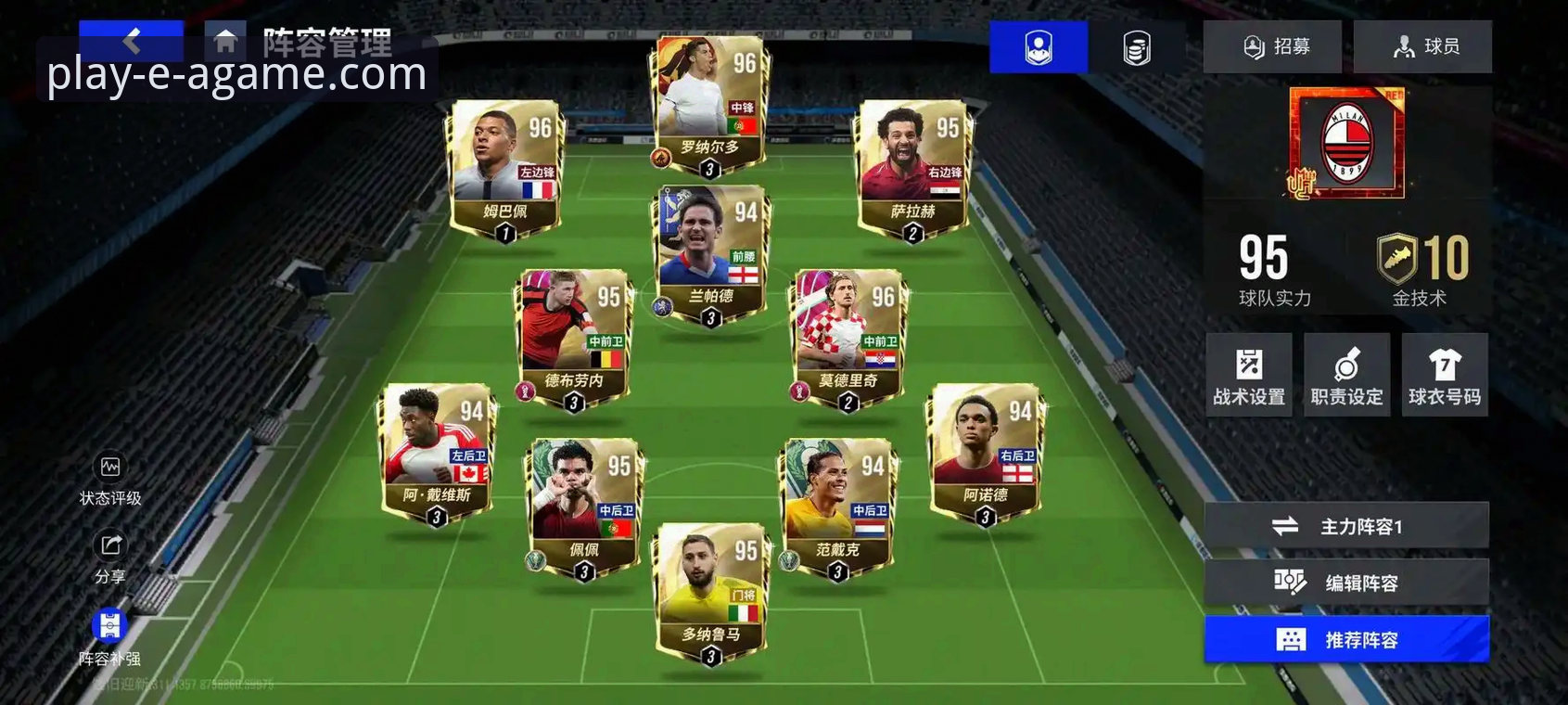1568x705 pixels.
Task: Open 球衣号码 jersey numbers
Action: coord(1445,376)
